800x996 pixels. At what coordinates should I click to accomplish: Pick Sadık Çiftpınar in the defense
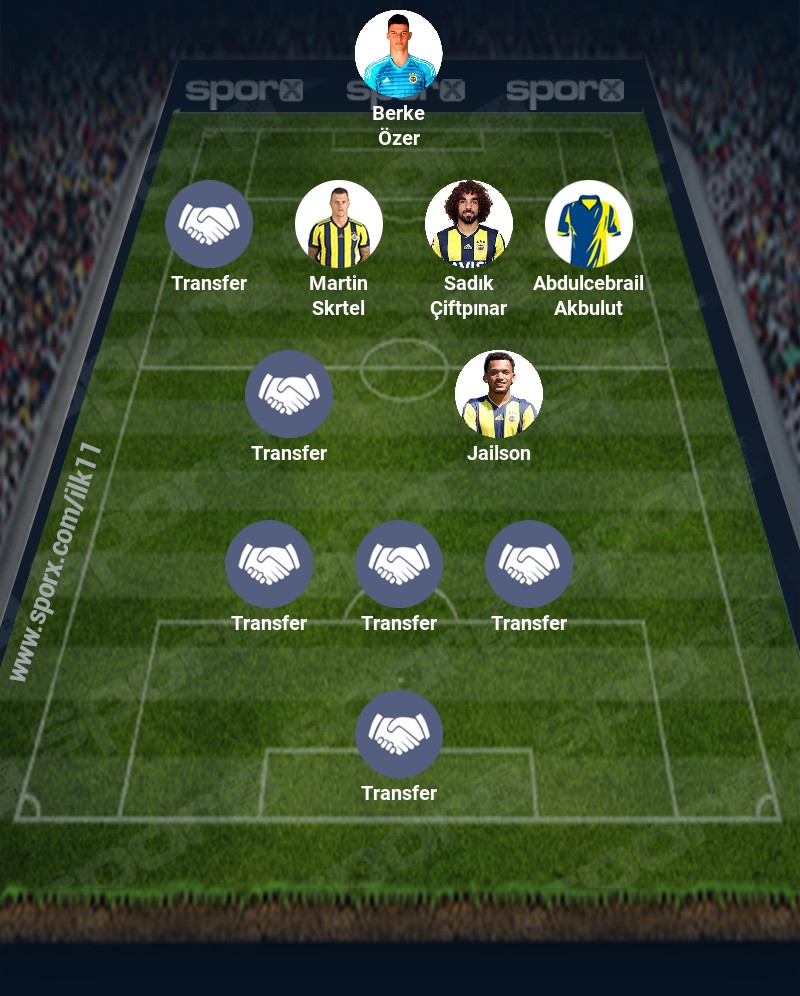tap(468, 224)
